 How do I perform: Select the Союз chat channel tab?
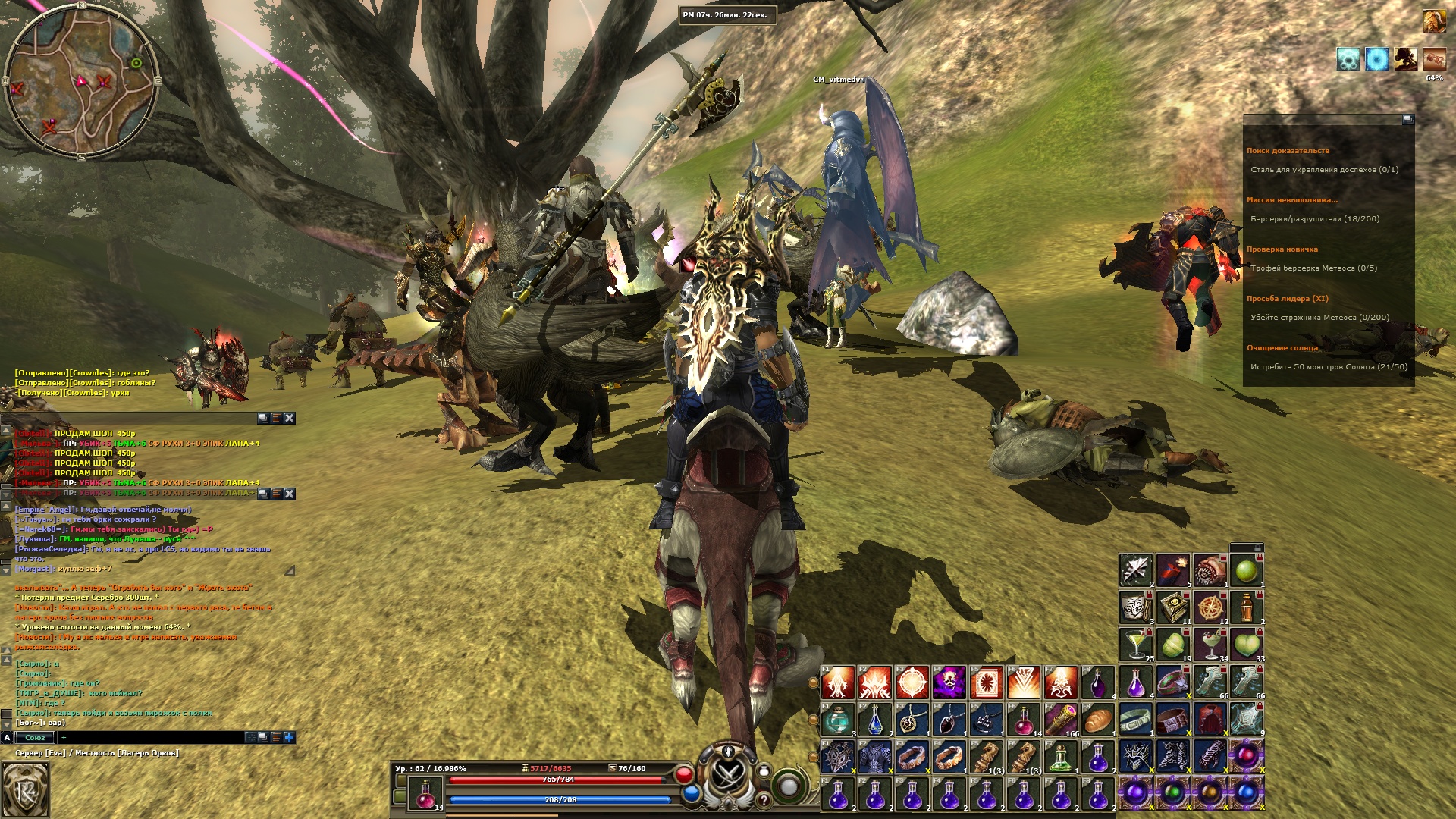click(35, 737)
